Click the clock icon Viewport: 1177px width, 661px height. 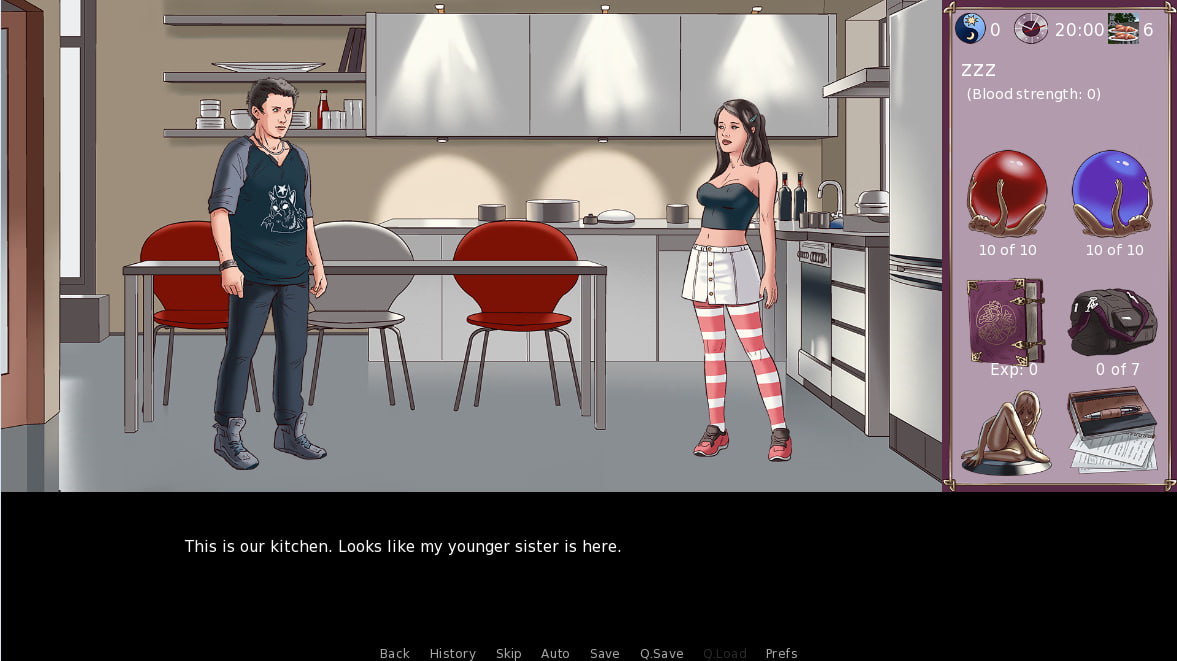[x=1031, y=28]
